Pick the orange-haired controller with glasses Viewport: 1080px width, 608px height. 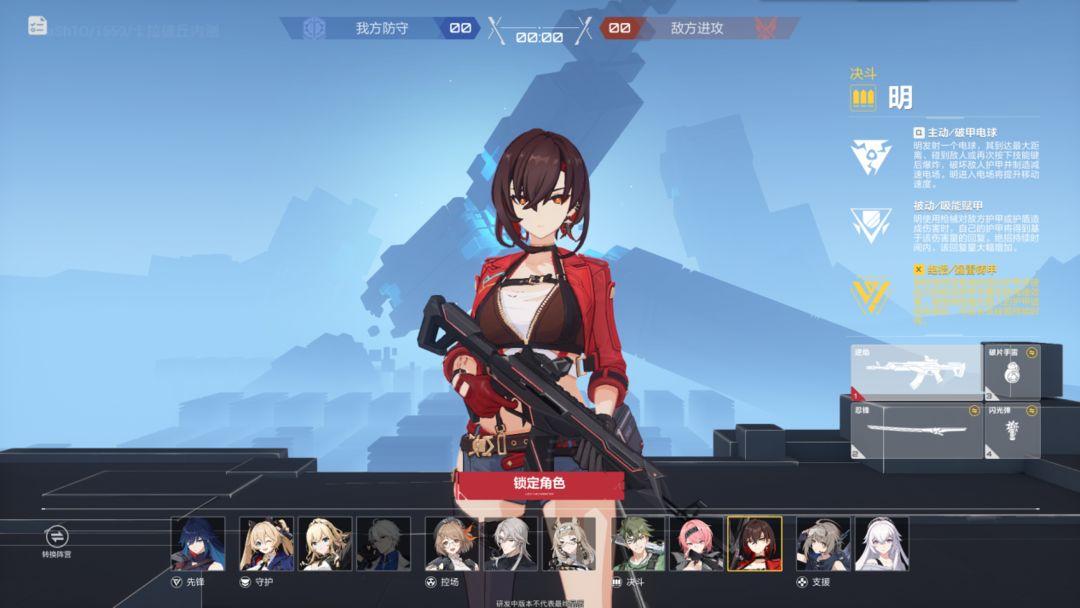(x=452, y=544)
